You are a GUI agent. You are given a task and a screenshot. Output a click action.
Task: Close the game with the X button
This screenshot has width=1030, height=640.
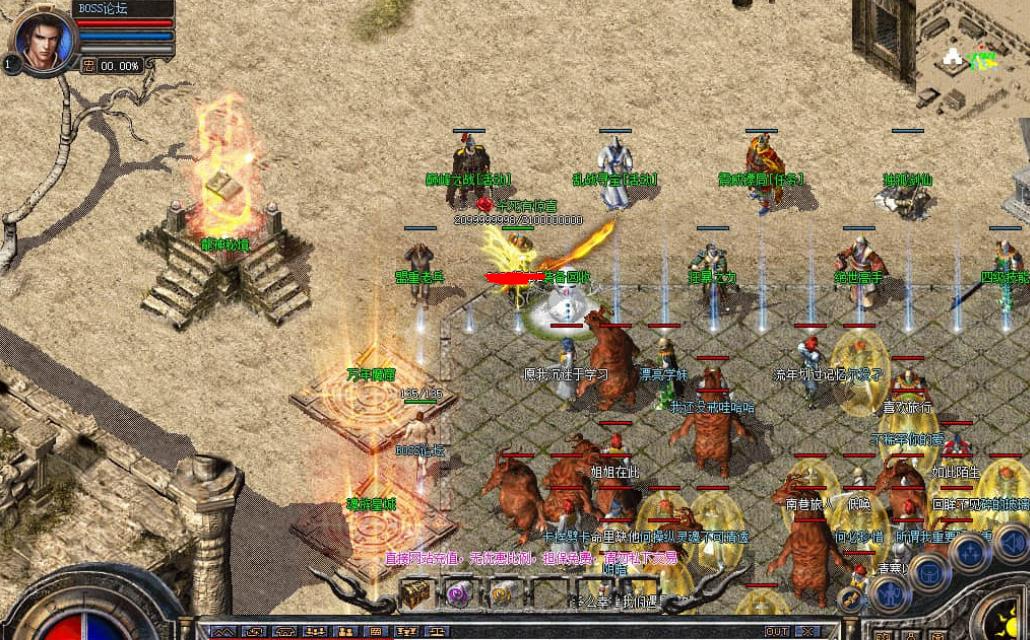point(808,631)
